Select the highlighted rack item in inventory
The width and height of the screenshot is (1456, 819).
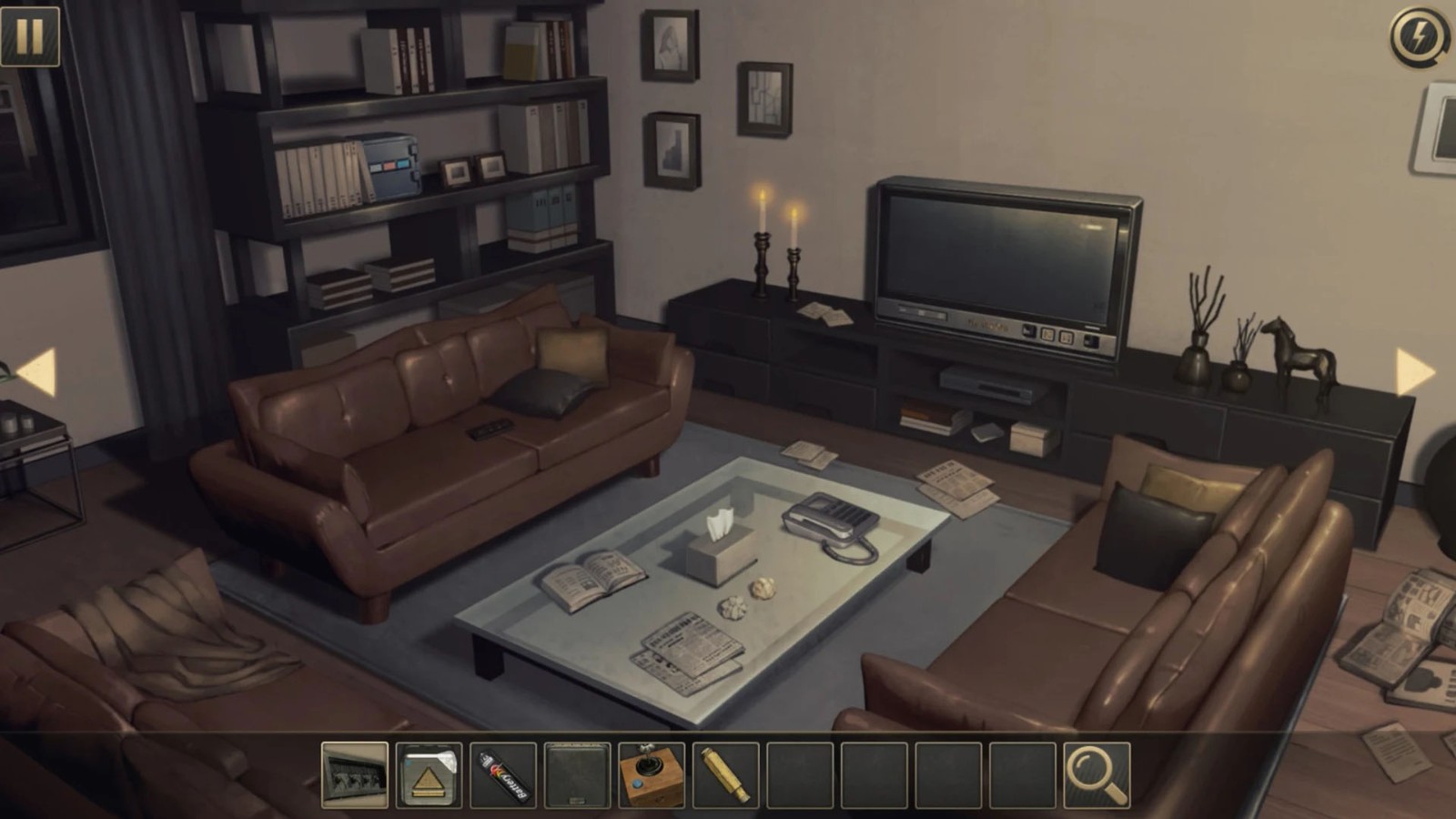pyautogui.click(x=355, y=775)
